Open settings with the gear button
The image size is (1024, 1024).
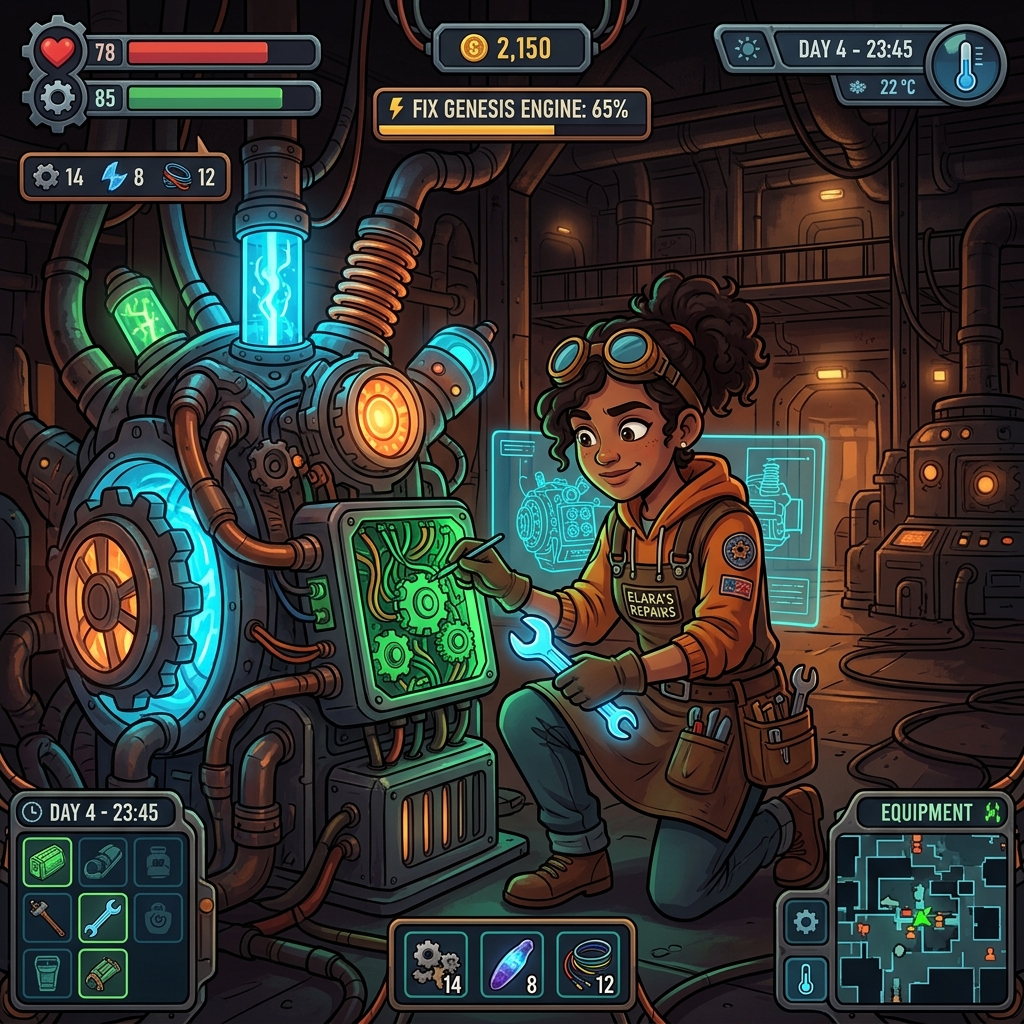point(805,921)
